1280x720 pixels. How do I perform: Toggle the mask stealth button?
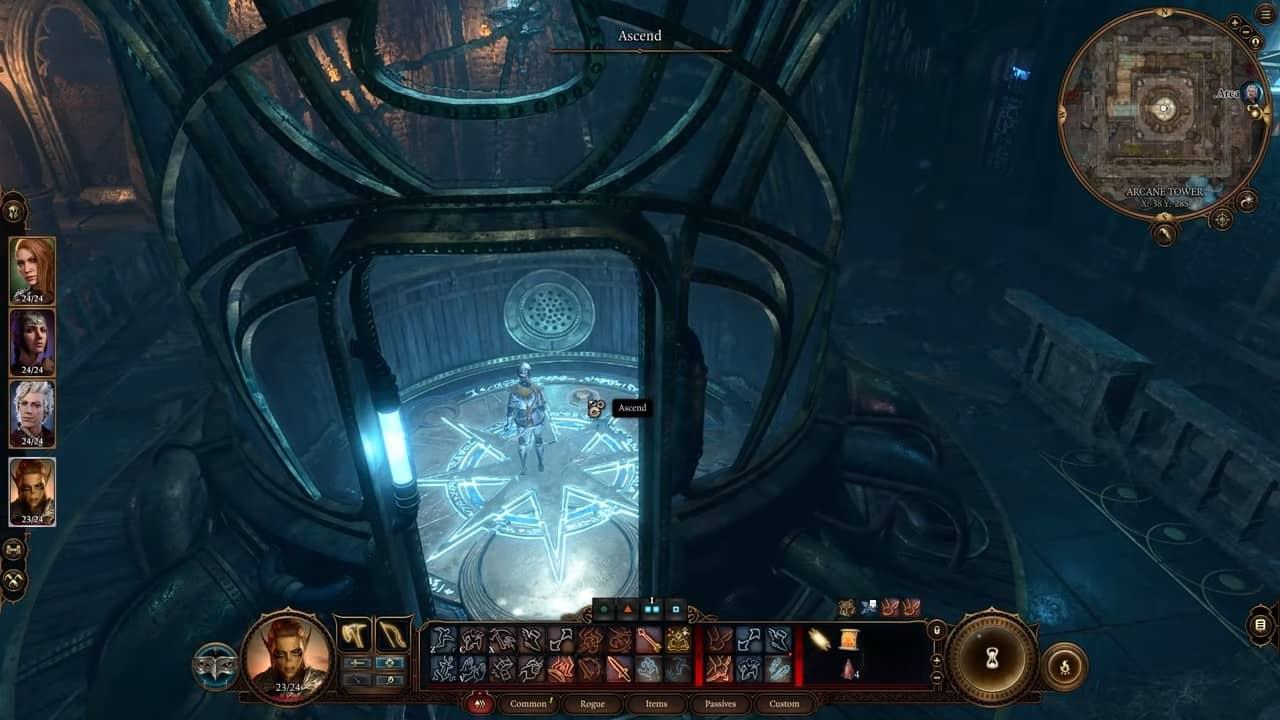pos(215,666)
